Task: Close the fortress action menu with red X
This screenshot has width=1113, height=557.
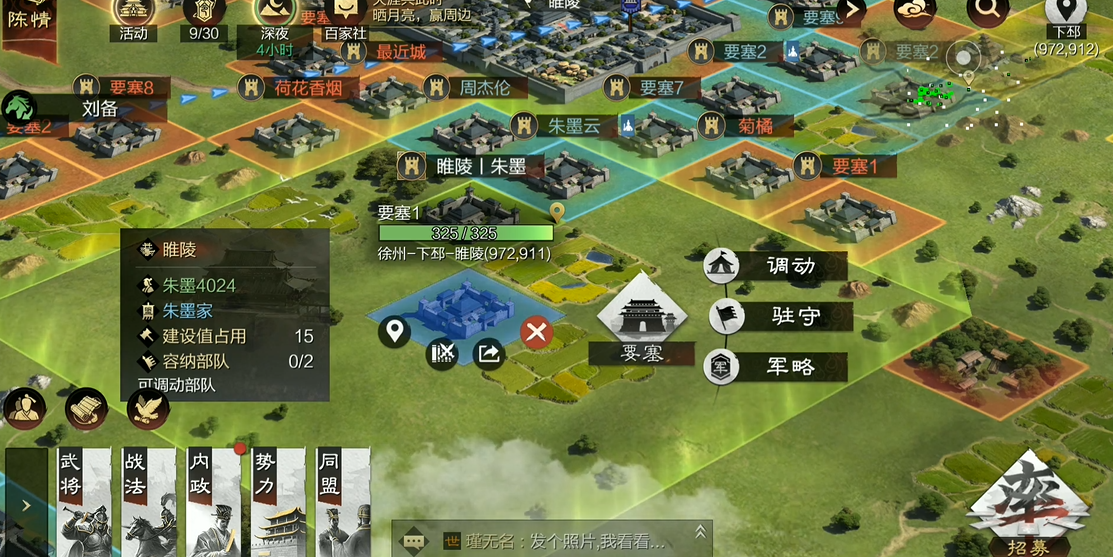Action: click(536, 332)
